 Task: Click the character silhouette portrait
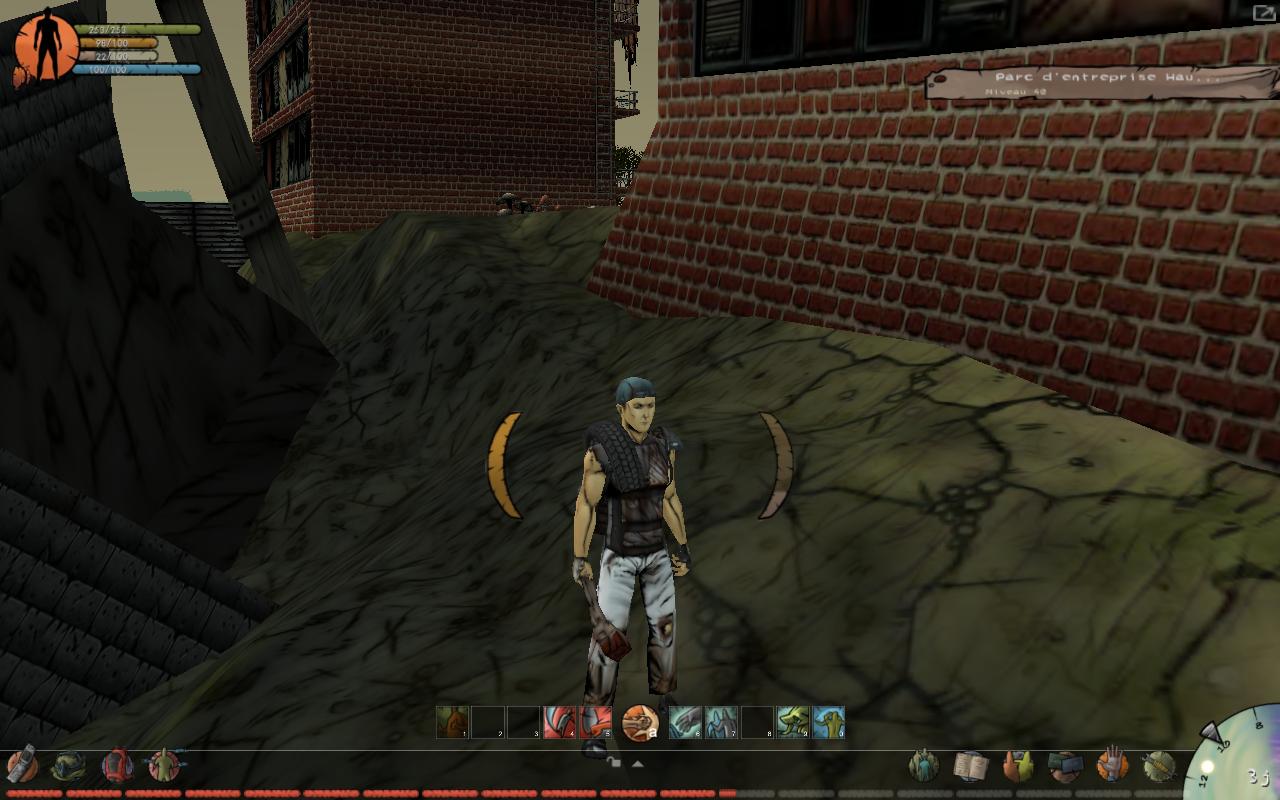(46, 45)
